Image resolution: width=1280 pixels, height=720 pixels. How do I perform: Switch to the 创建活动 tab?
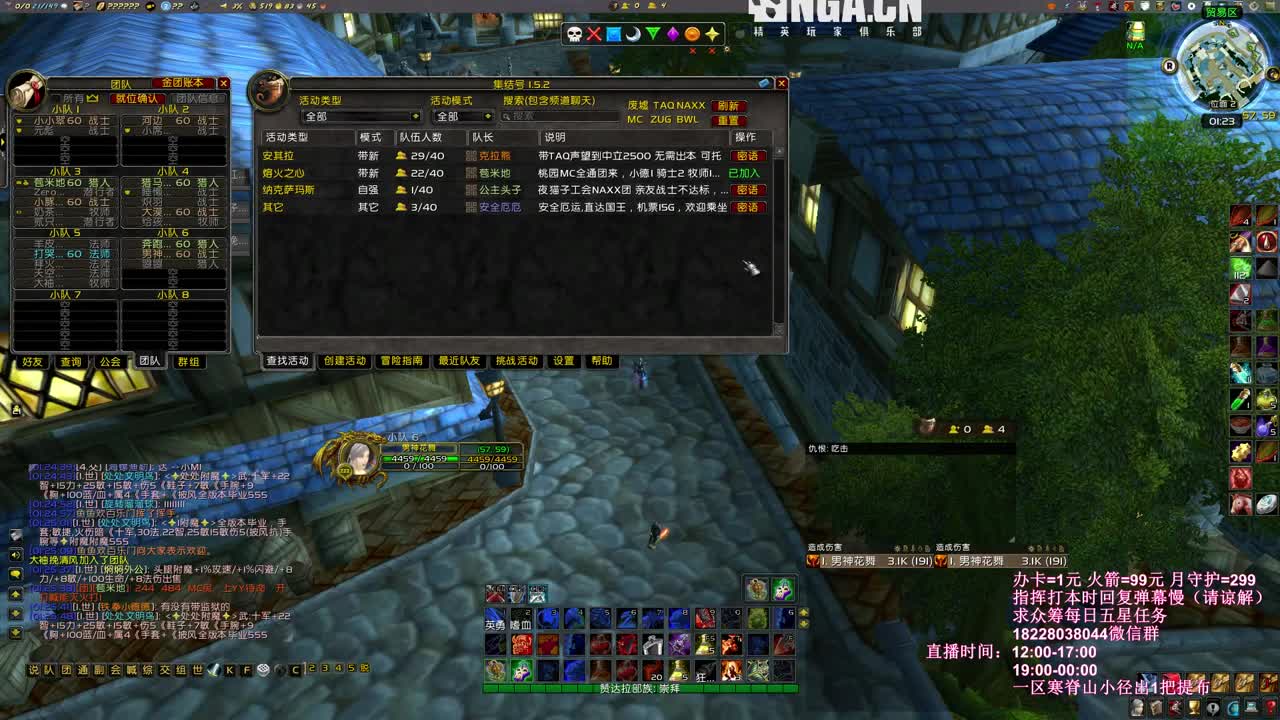click(x=343, y=361)
